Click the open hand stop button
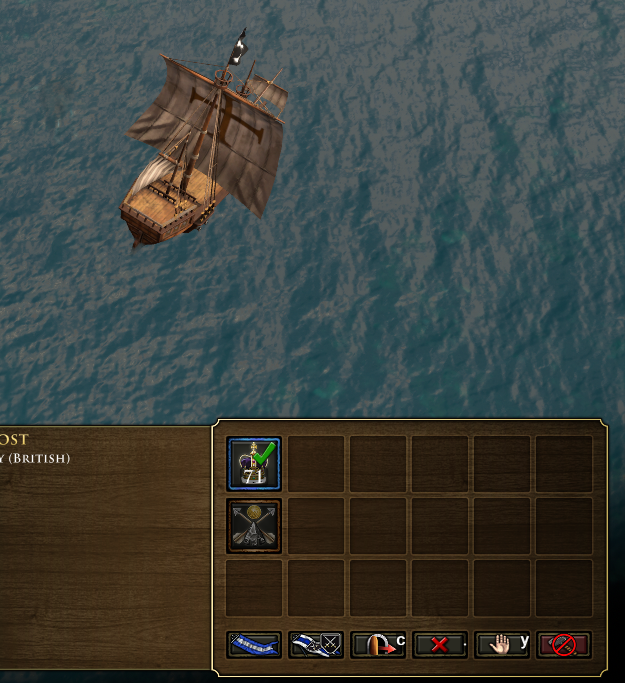625x683 pixels. pyautogui.click(x=501, y=645)
